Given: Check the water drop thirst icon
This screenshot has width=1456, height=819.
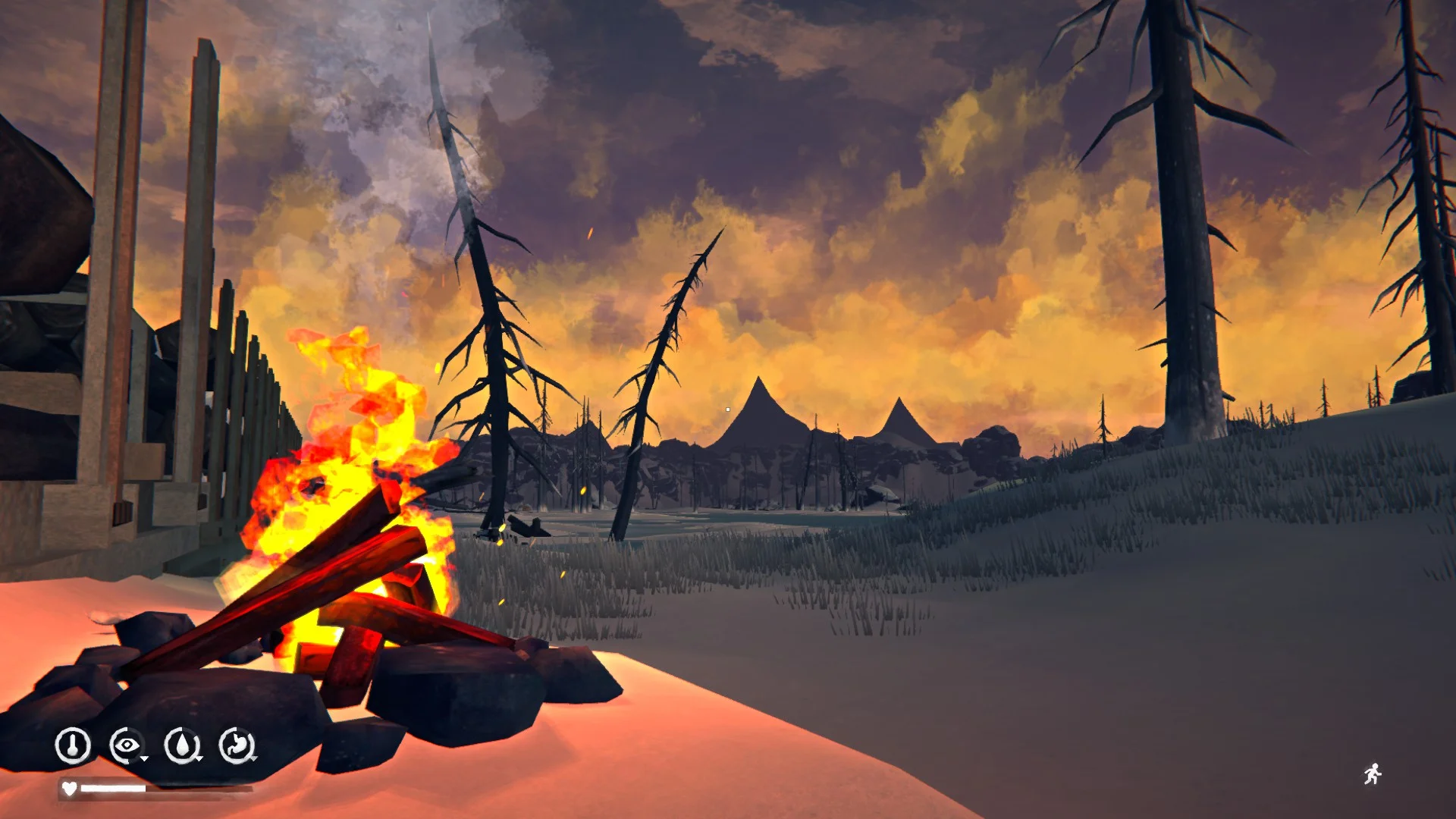Looking at the screenshot, I should [x=182, y=745].
